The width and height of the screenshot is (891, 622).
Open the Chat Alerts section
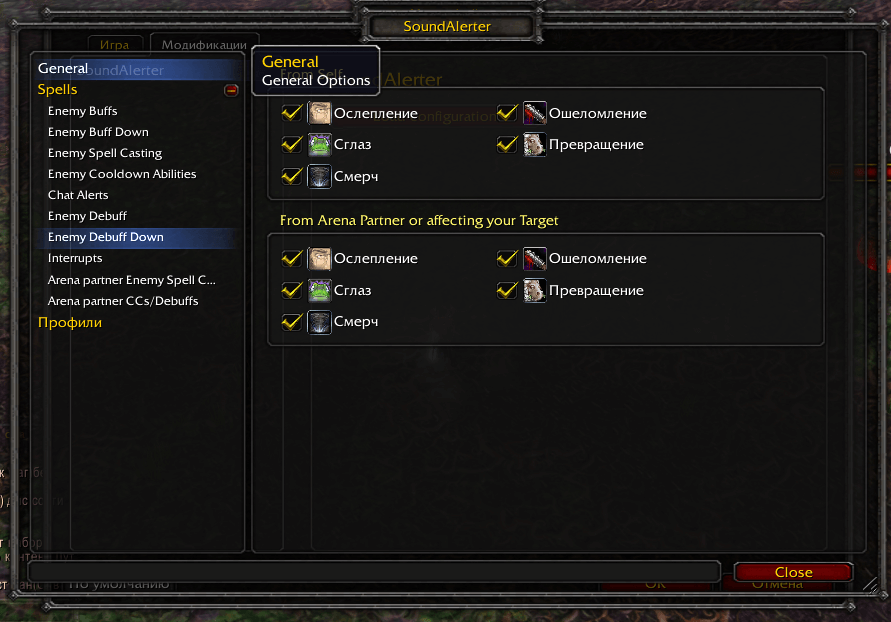coord(78,195)
